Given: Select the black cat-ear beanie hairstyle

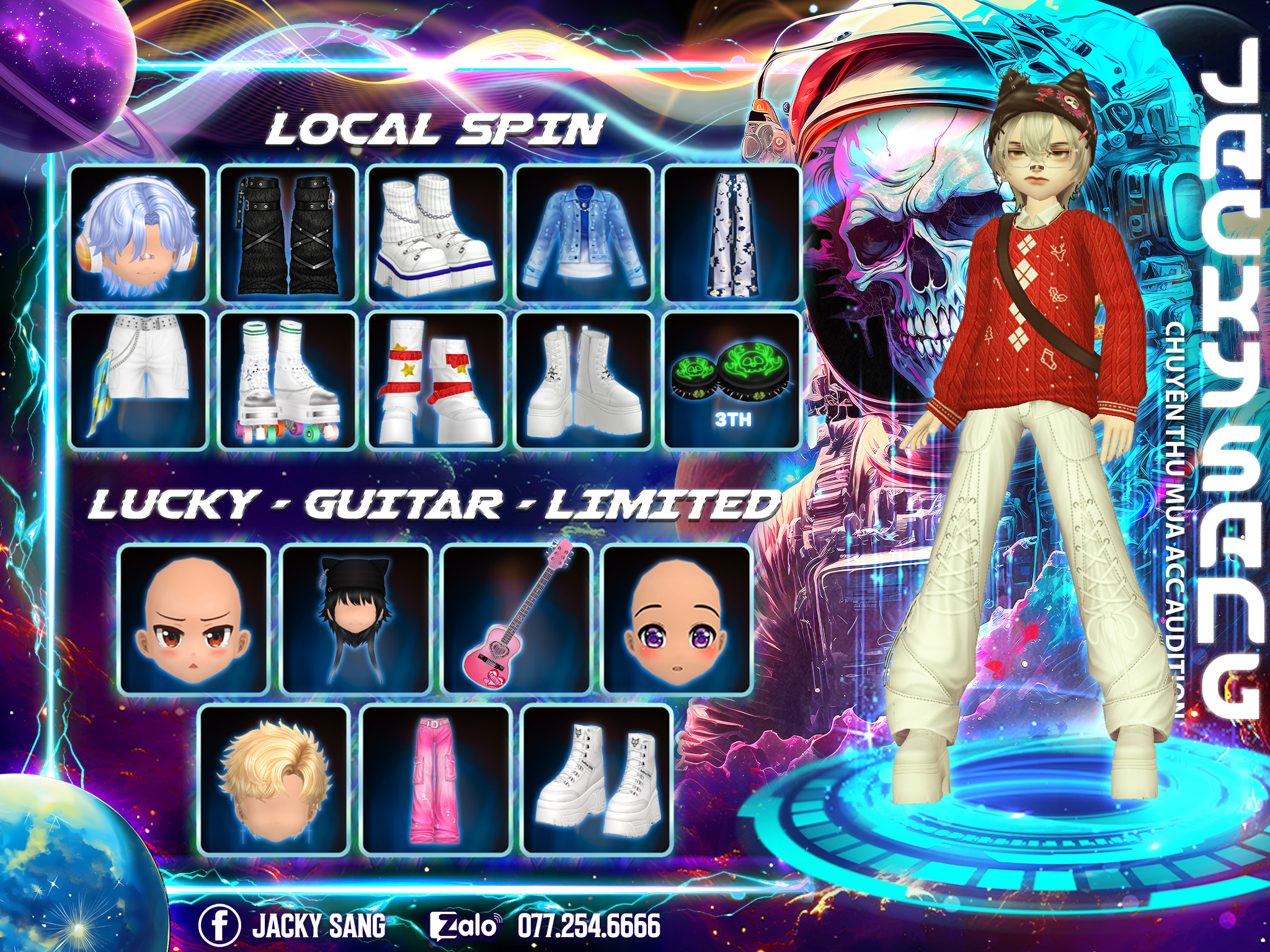Looking at the screenshot, I should 355,620.
